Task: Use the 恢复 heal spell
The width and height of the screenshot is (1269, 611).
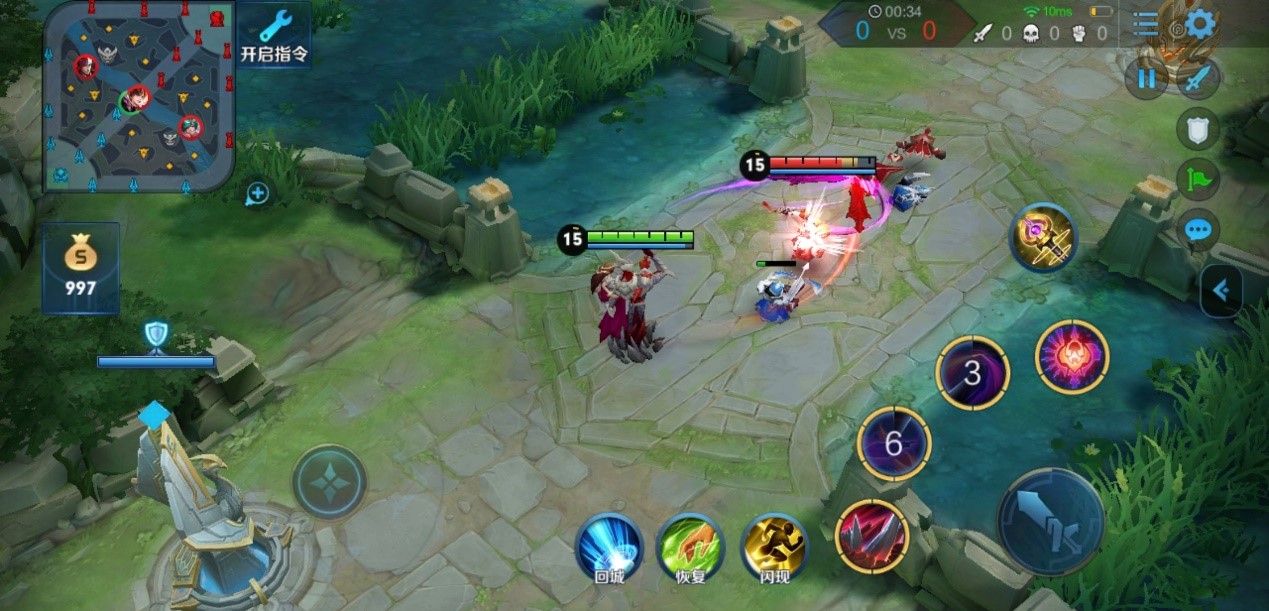Action: tap(690, 546)
